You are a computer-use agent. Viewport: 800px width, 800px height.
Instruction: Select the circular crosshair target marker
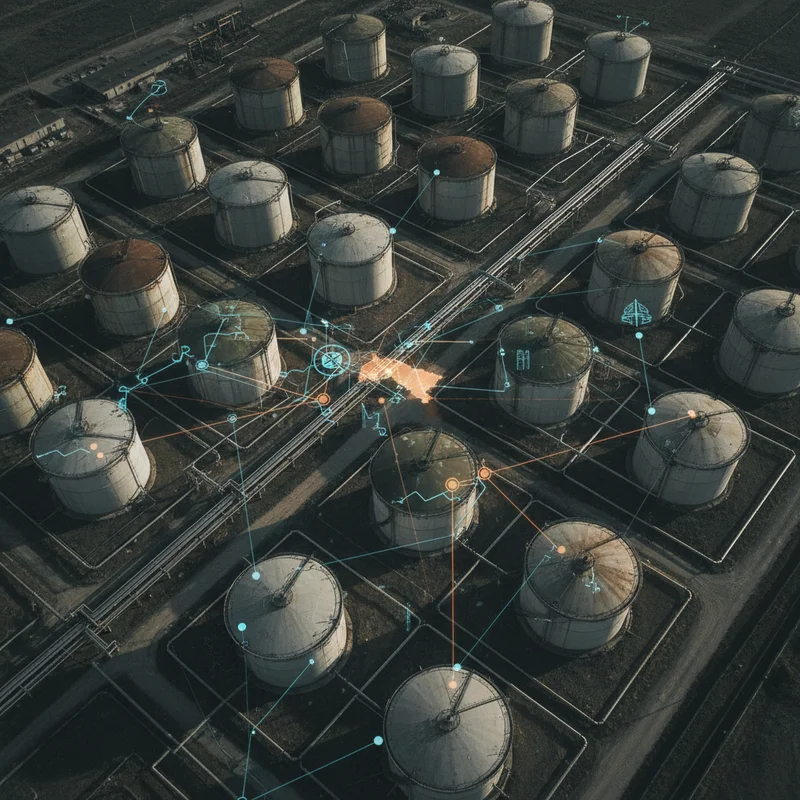[x=331, y=360]
